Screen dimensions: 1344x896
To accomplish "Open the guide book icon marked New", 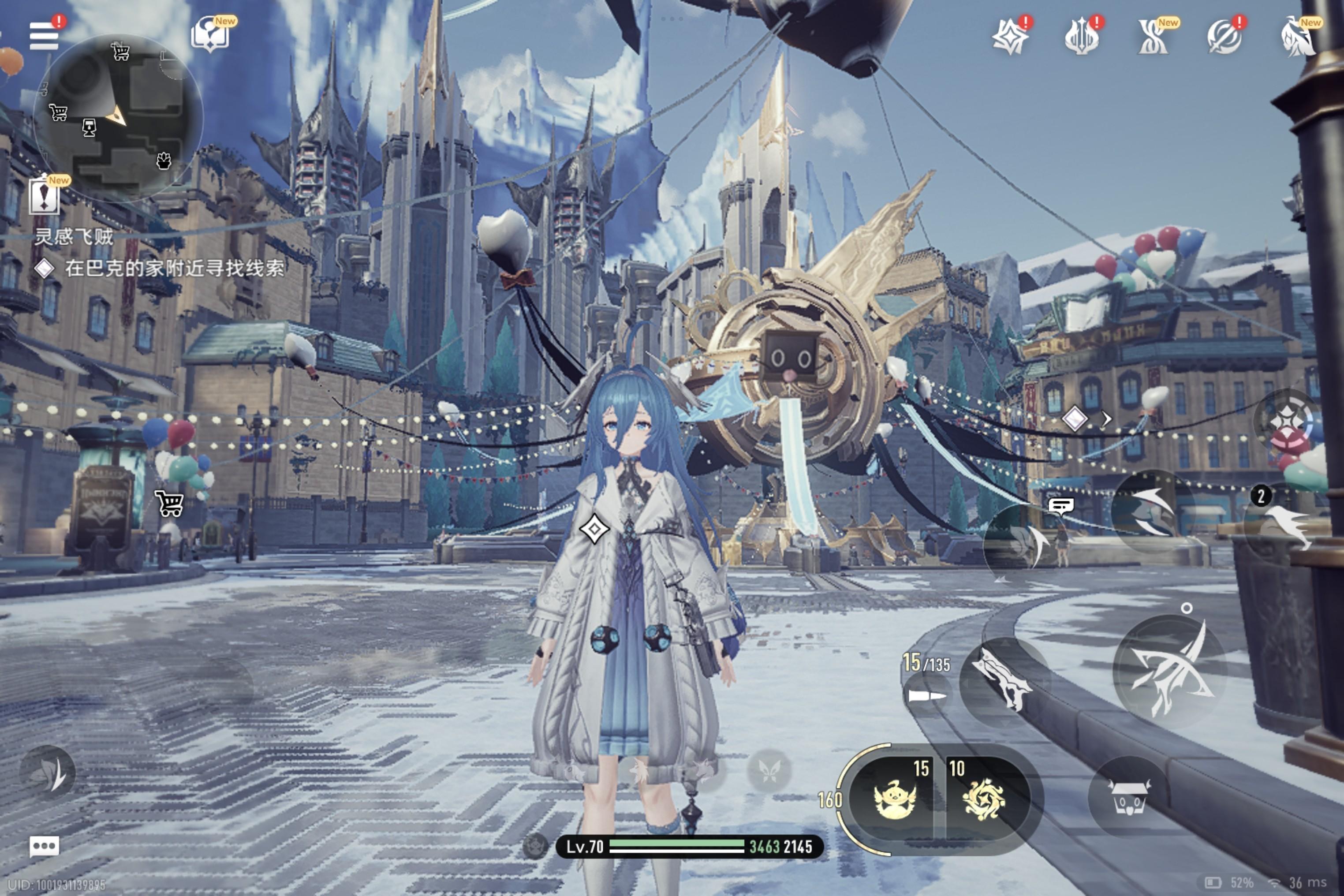I will click(x=210, y=35).
